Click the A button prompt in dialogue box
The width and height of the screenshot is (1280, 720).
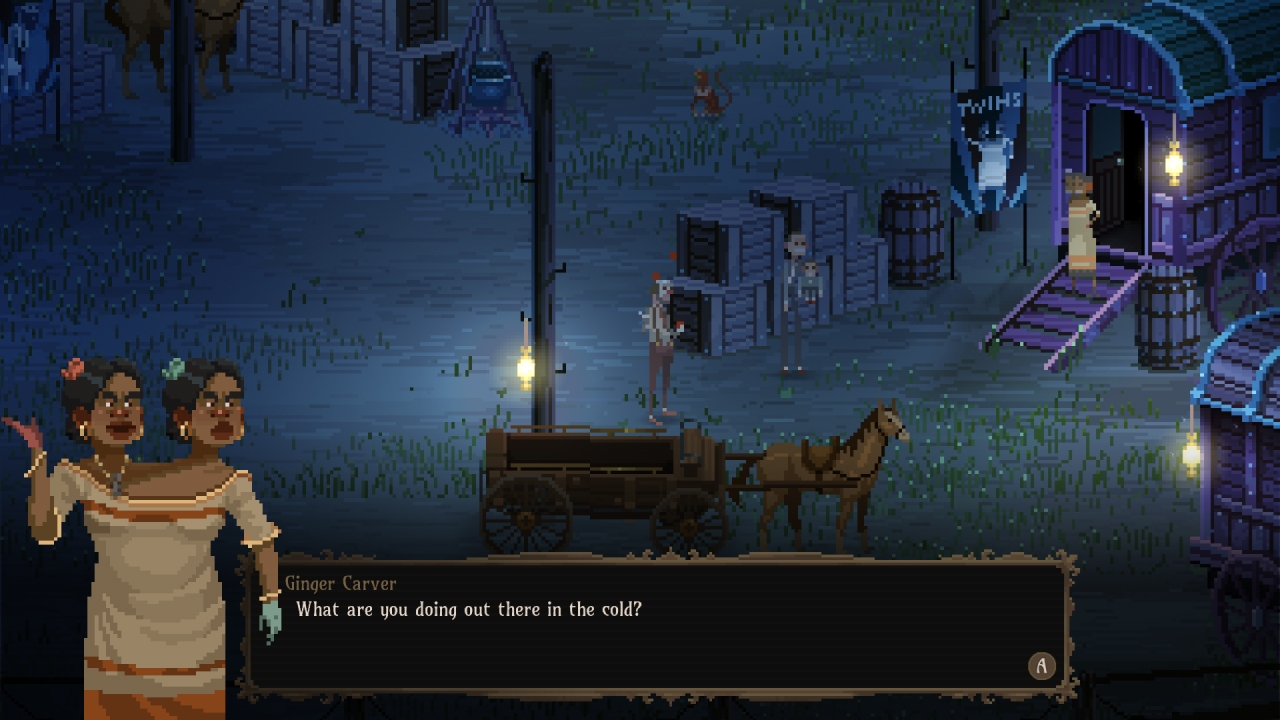pos(1041,666)
